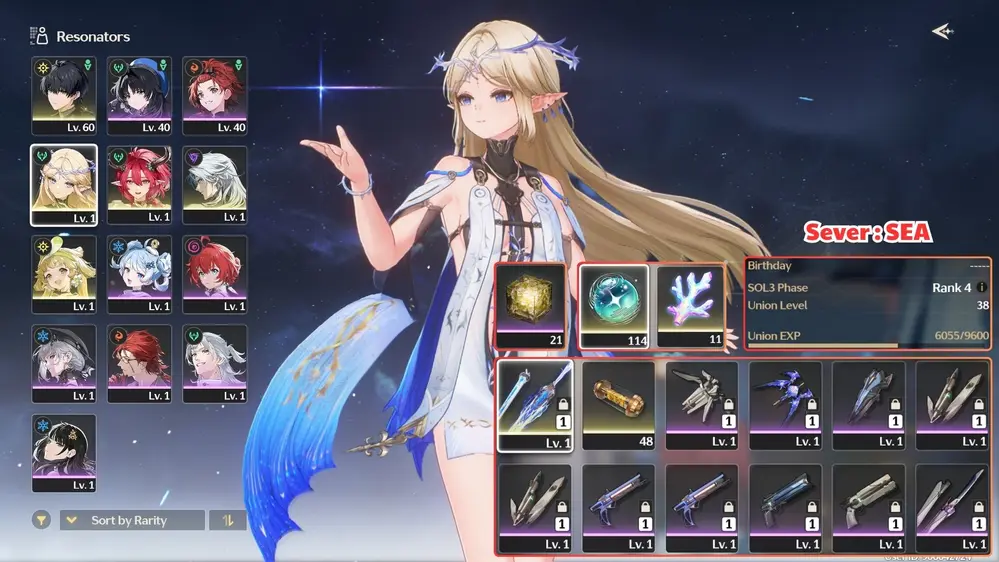Pick the white-haired Lv. 1 resonator portrait
The image size is (999, 562).
(214, 185)
